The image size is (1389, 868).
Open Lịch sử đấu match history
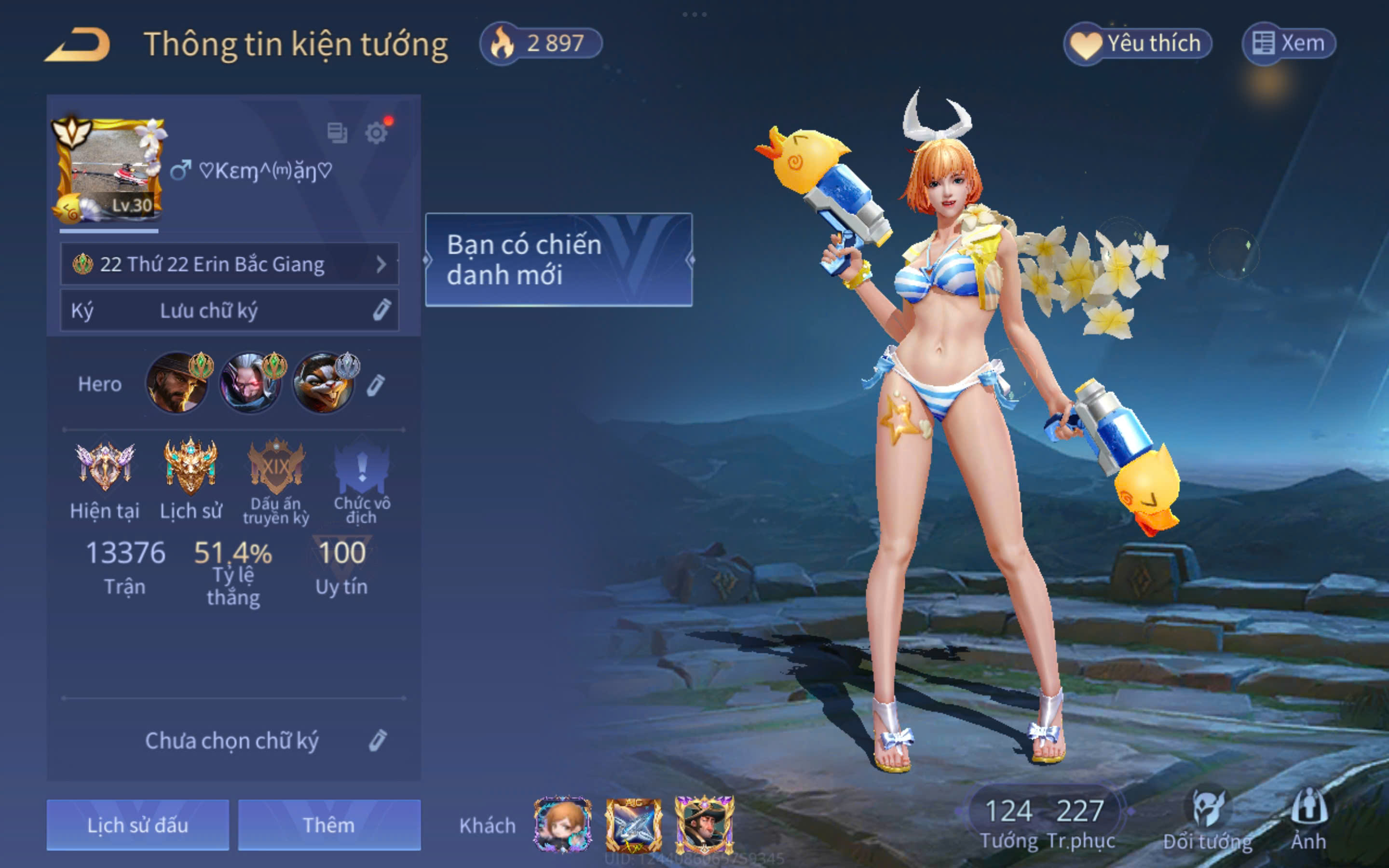tap(138, 825)
